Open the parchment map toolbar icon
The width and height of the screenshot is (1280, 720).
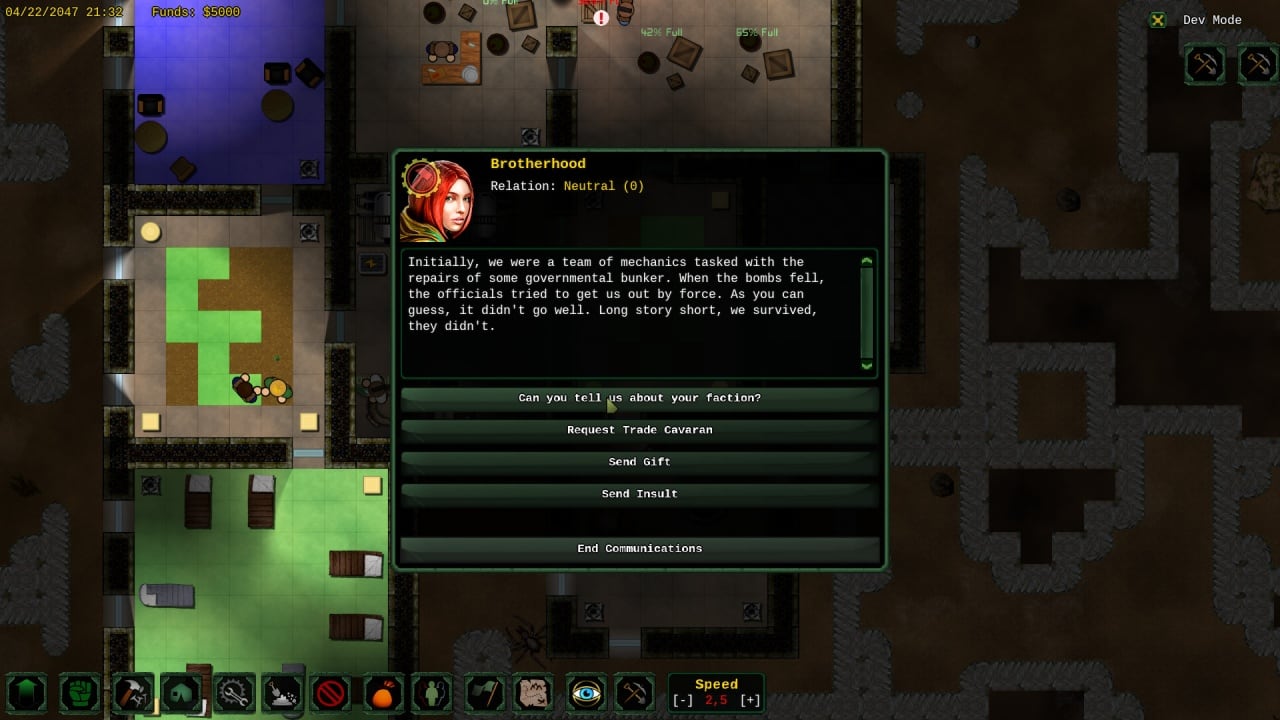pyautogui.click(x=534, y=693)
